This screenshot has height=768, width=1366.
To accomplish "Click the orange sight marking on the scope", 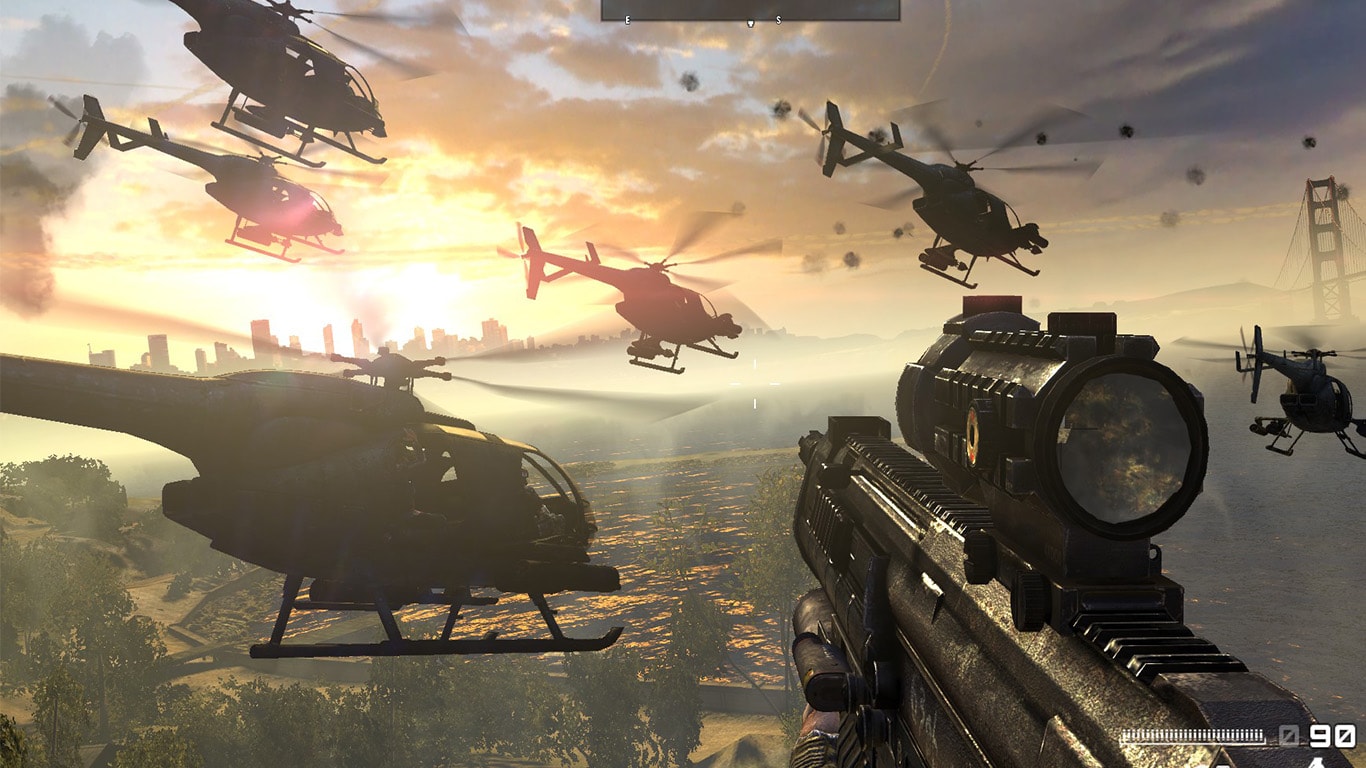I will tap(973, 437).
